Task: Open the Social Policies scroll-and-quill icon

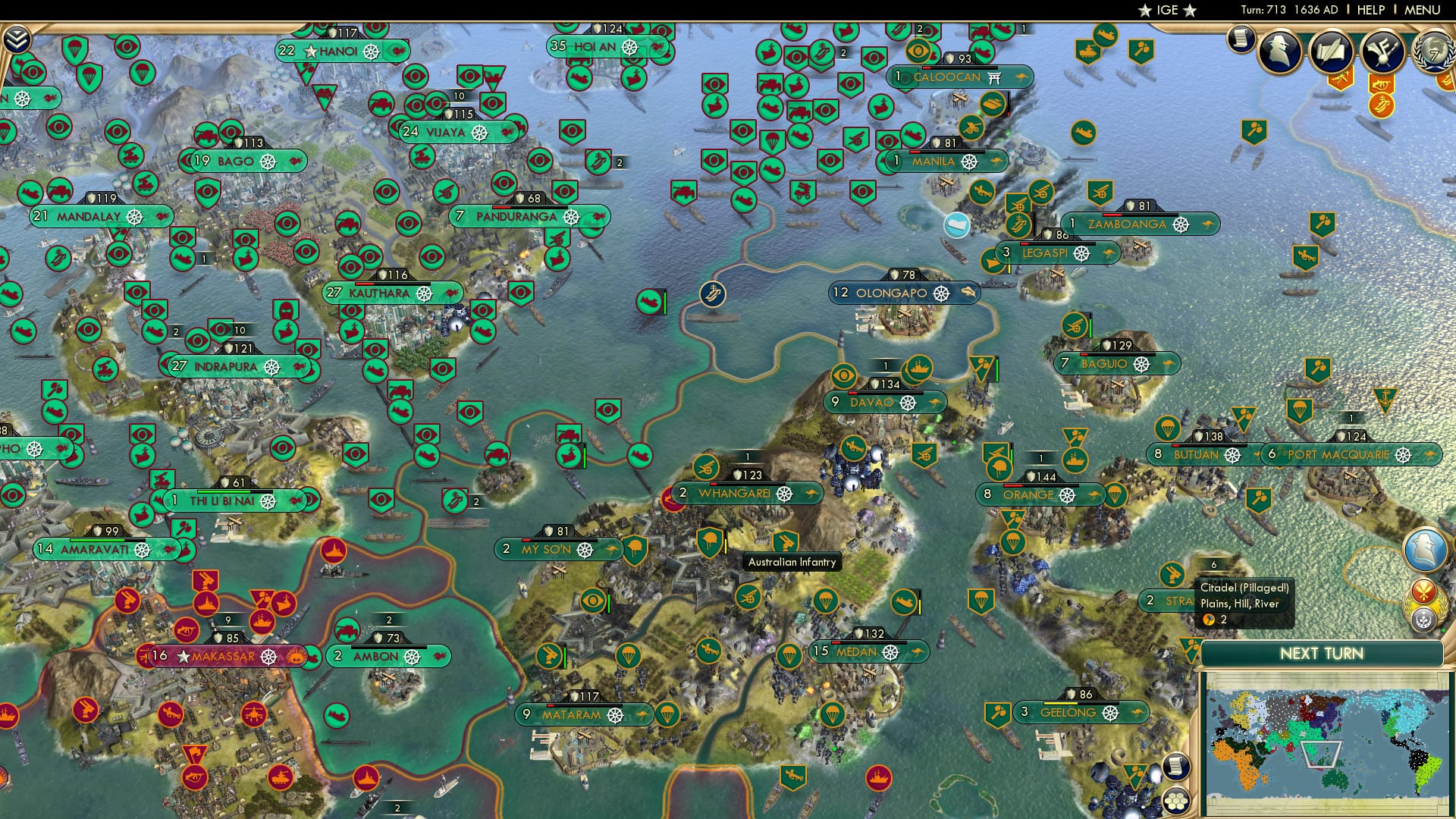Action: coord(1332,51)
